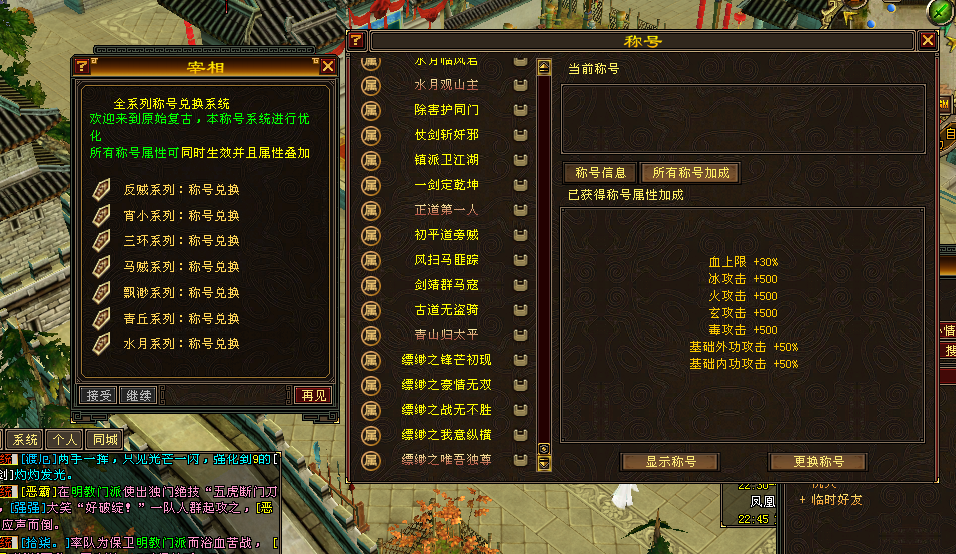Click the 更换称号 button
The width and height of the screenshot is (956, 554).
pyautogui.click(x=818, y=462)
